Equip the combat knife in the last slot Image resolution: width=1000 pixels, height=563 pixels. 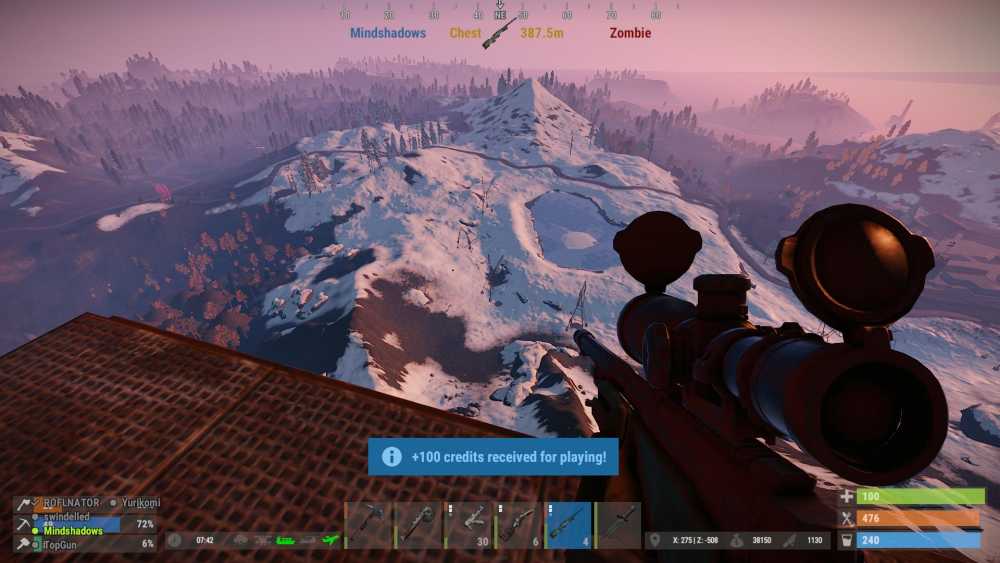point(619,525)
